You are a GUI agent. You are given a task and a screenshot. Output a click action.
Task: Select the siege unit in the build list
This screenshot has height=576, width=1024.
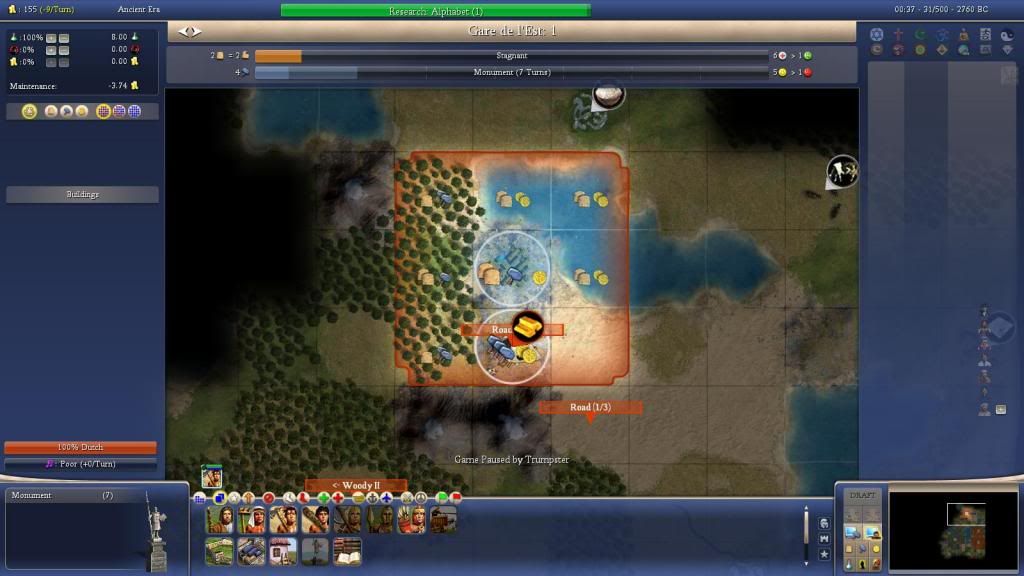click(x=443, y=520)
